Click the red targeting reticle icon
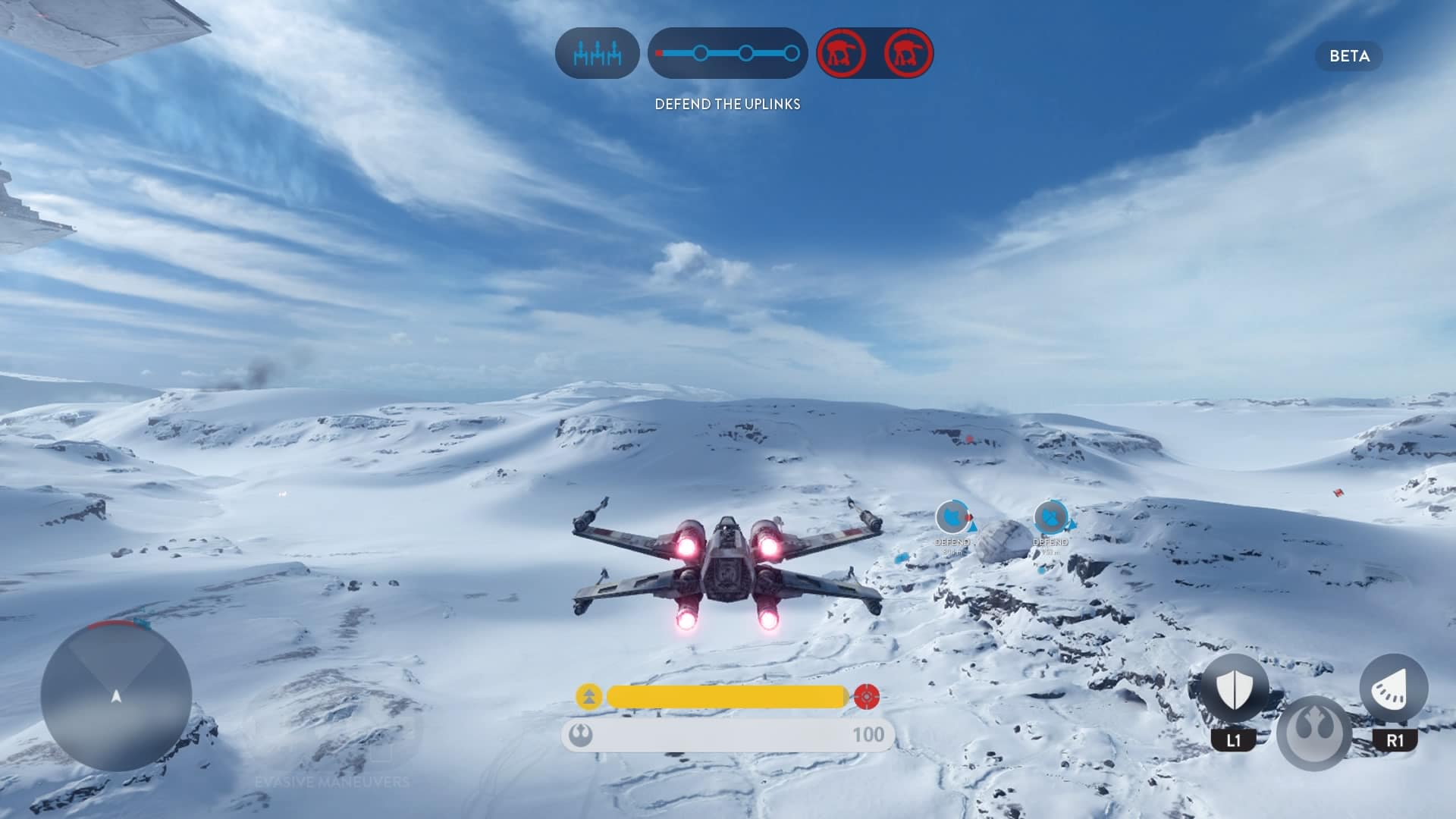This screenshot has height=819, width=1456. tap(867, 696)
